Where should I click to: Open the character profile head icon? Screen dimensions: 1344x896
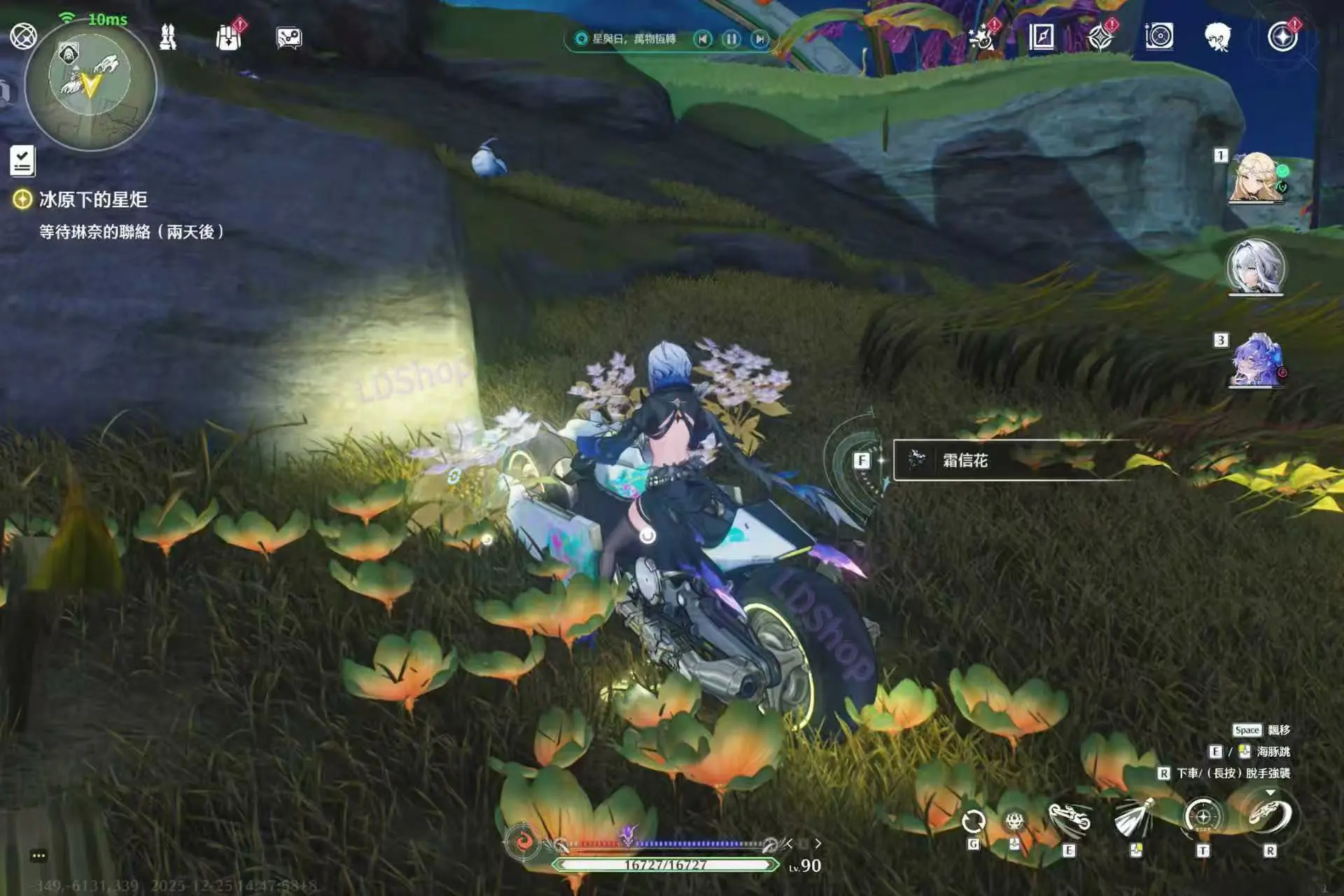pyautogui.click(x=1219, y=36)
